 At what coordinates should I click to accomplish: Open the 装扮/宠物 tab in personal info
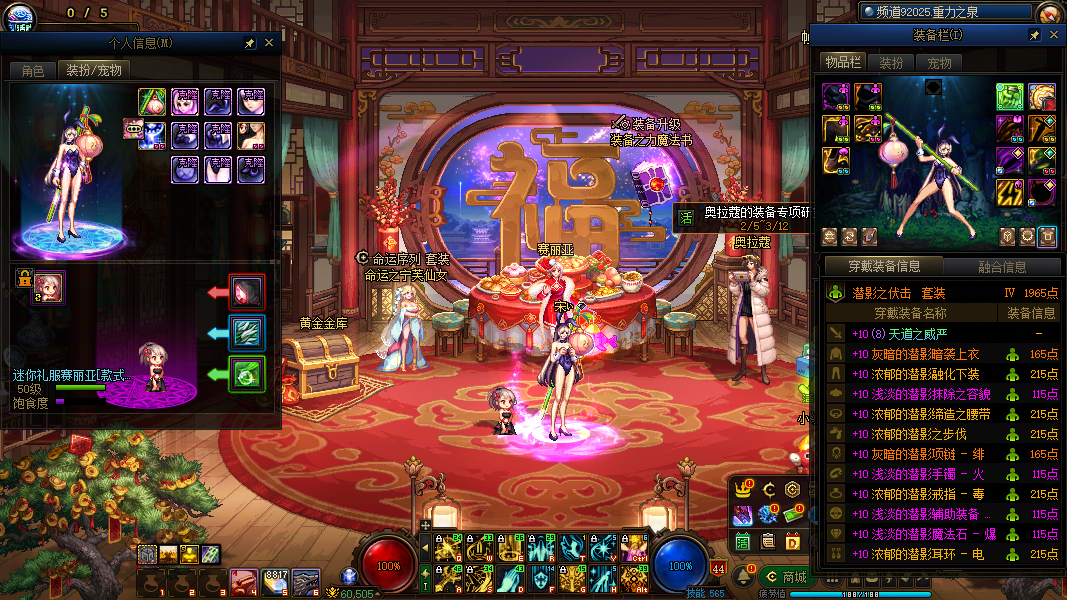coord(94,70)
